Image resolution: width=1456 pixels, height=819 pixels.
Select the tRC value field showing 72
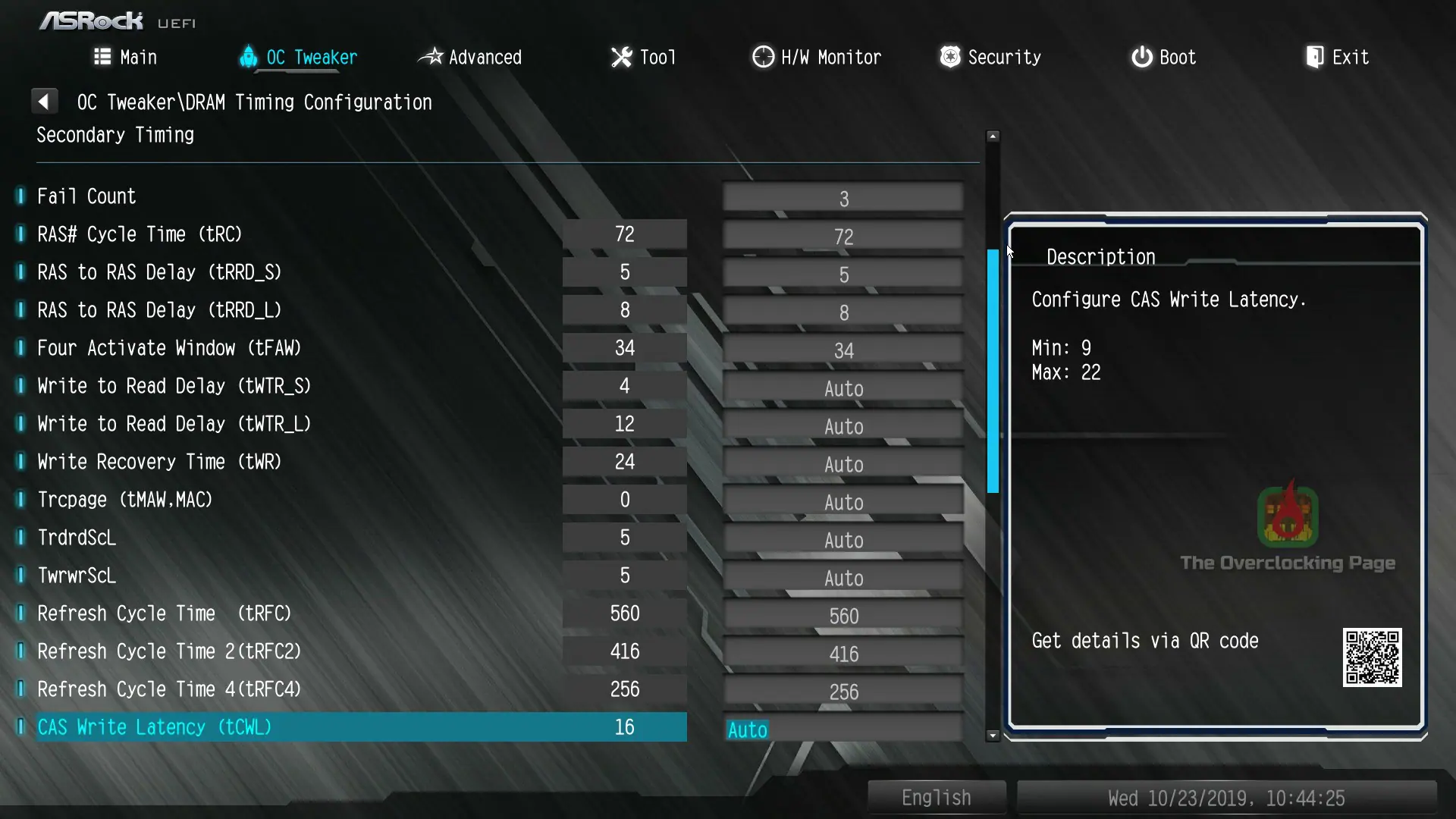[x=624, y=234]
